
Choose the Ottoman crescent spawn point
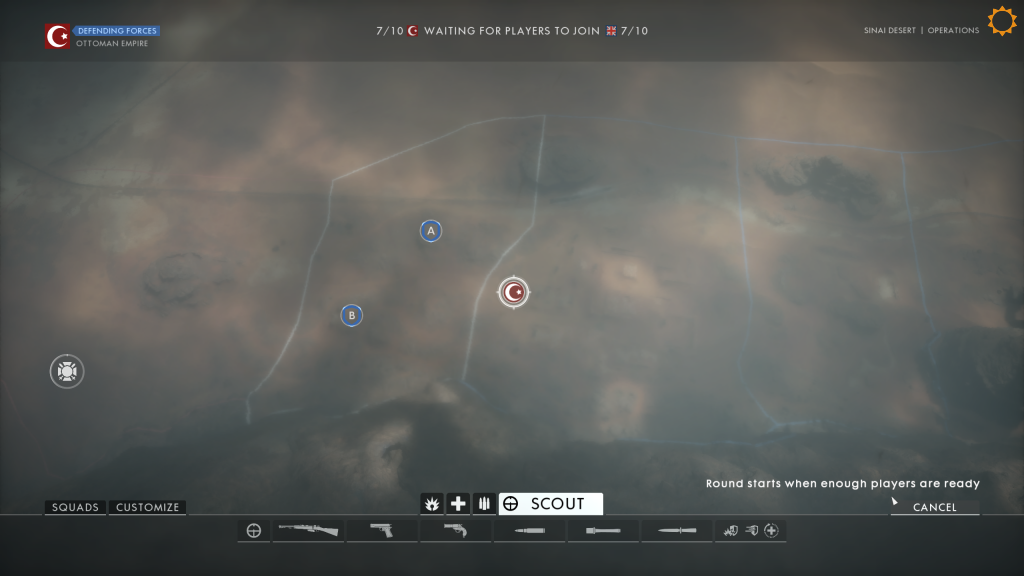(x=514, y=292)
